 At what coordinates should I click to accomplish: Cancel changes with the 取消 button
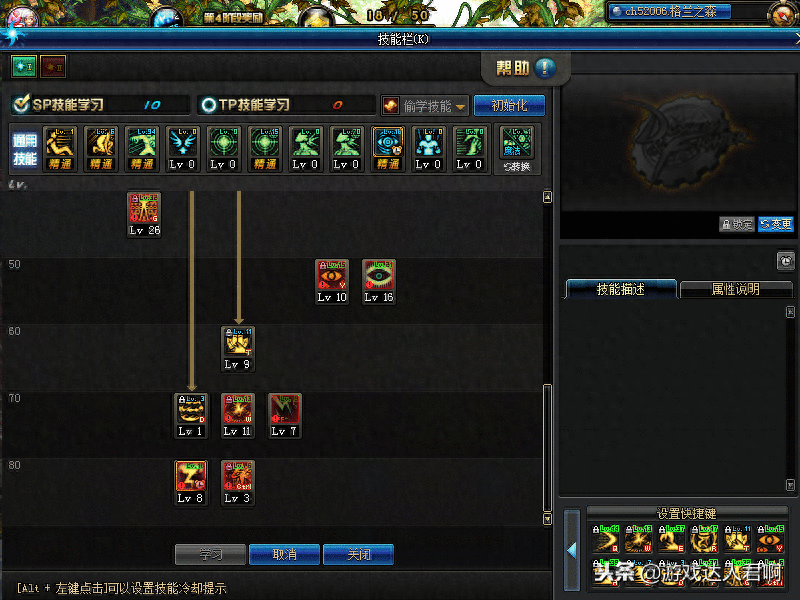tap(284, 554)
